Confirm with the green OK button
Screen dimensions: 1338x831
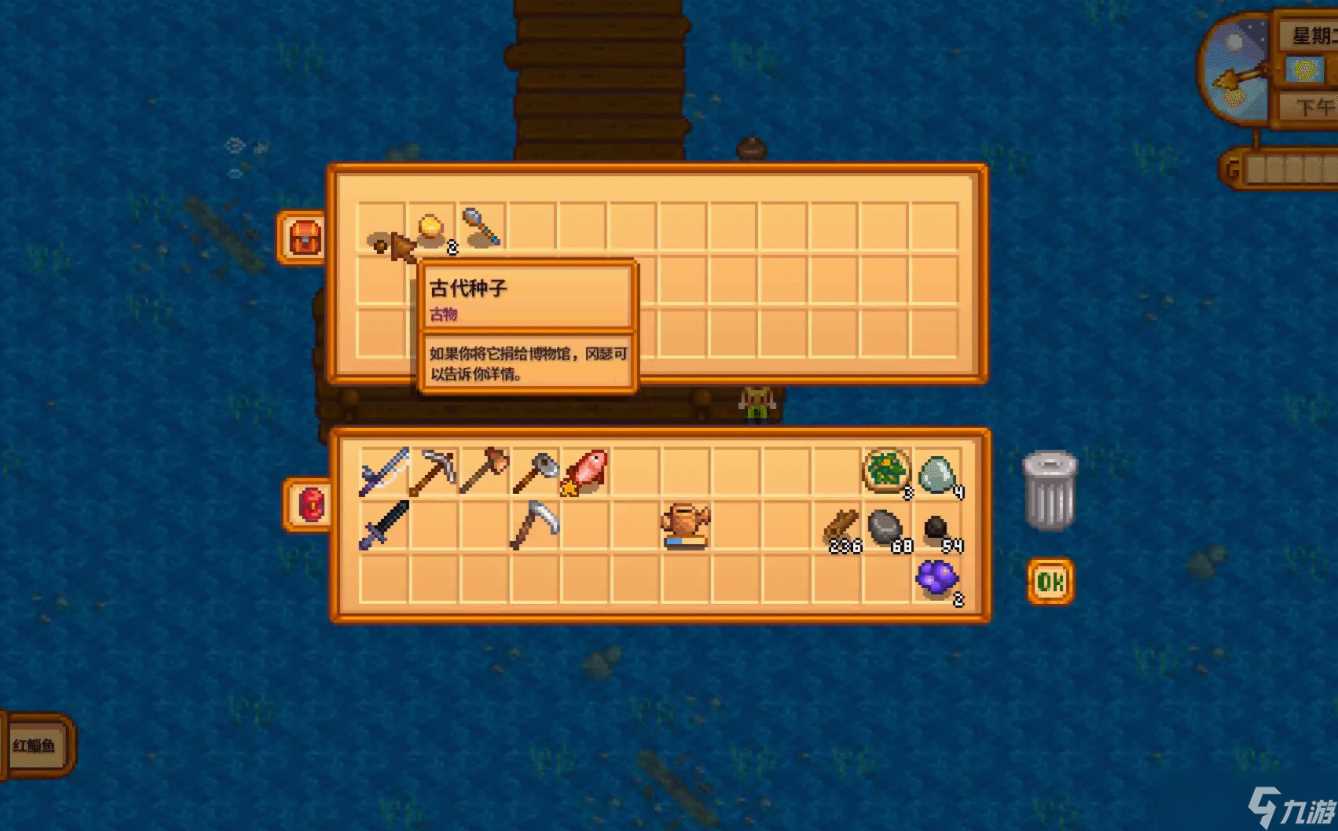click(x=1050, y=582)
